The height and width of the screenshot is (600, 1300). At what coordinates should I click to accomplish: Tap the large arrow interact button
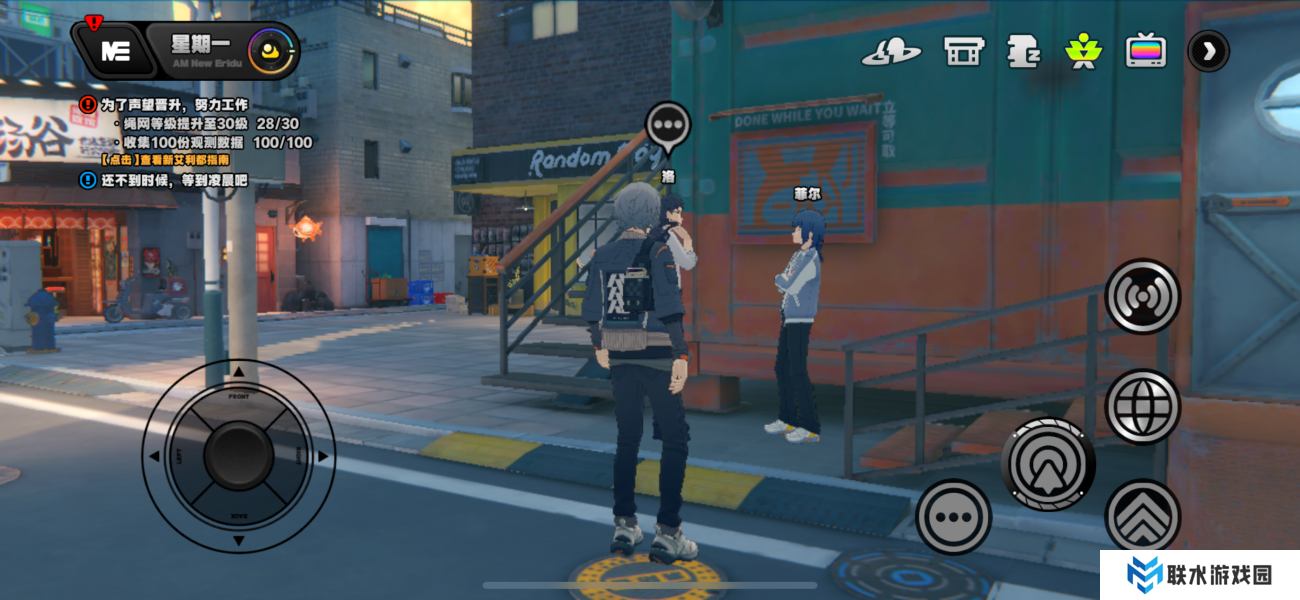click(1048, 464)
